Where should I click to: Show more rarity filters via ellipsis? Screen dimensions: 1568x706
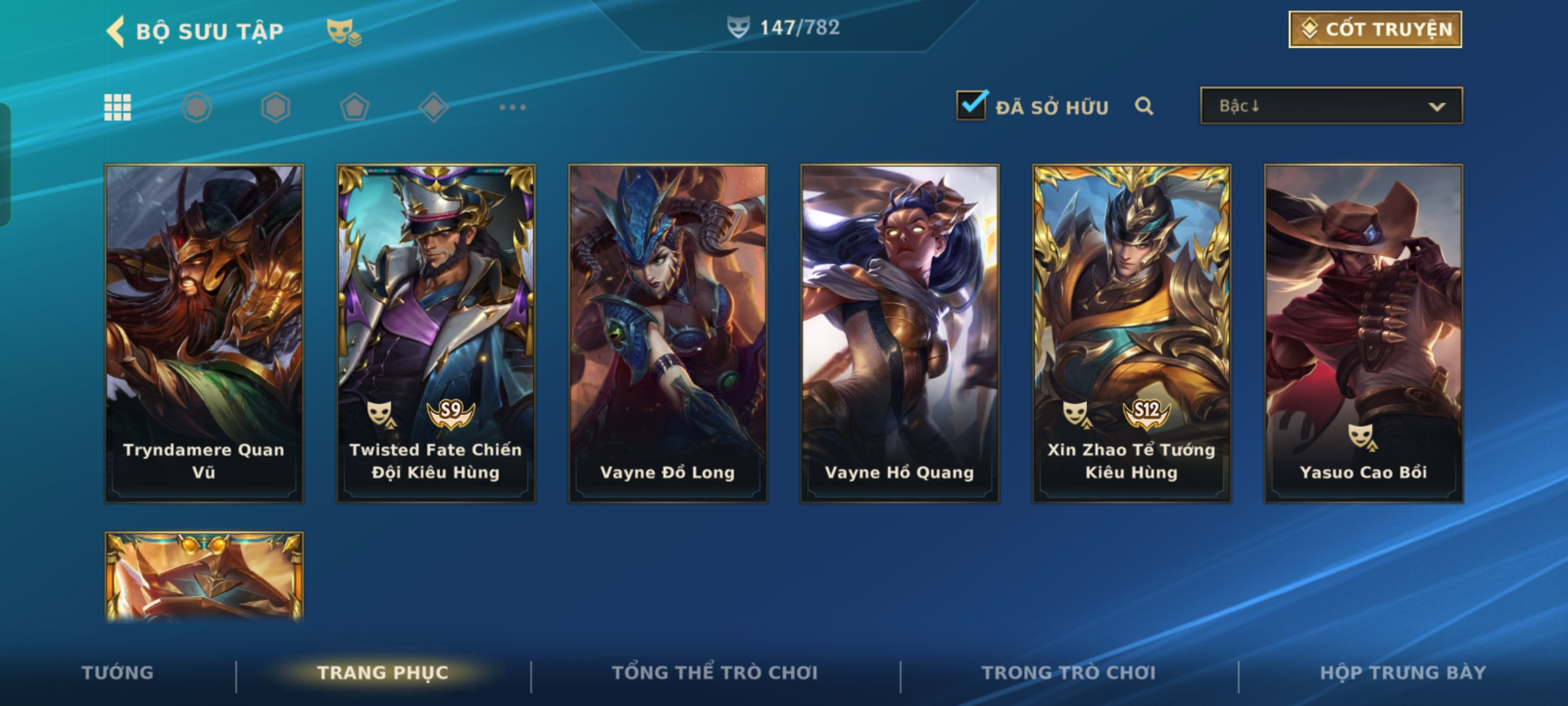[512, 107]
